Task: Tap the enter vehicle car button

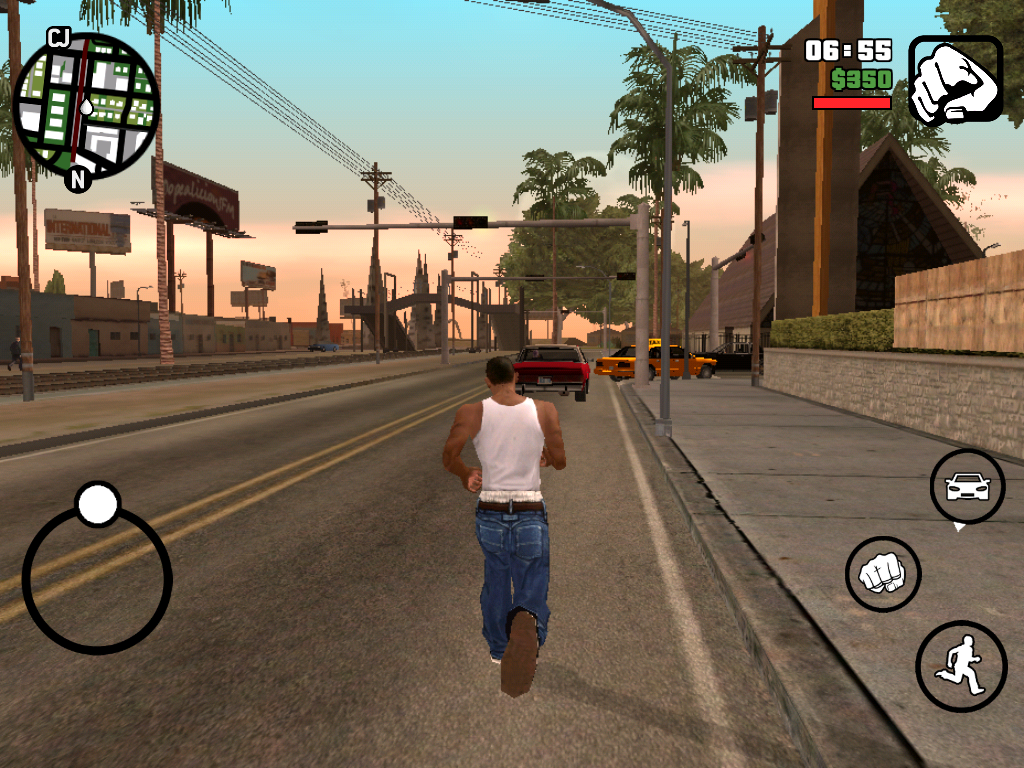Action: coord(967,487)
